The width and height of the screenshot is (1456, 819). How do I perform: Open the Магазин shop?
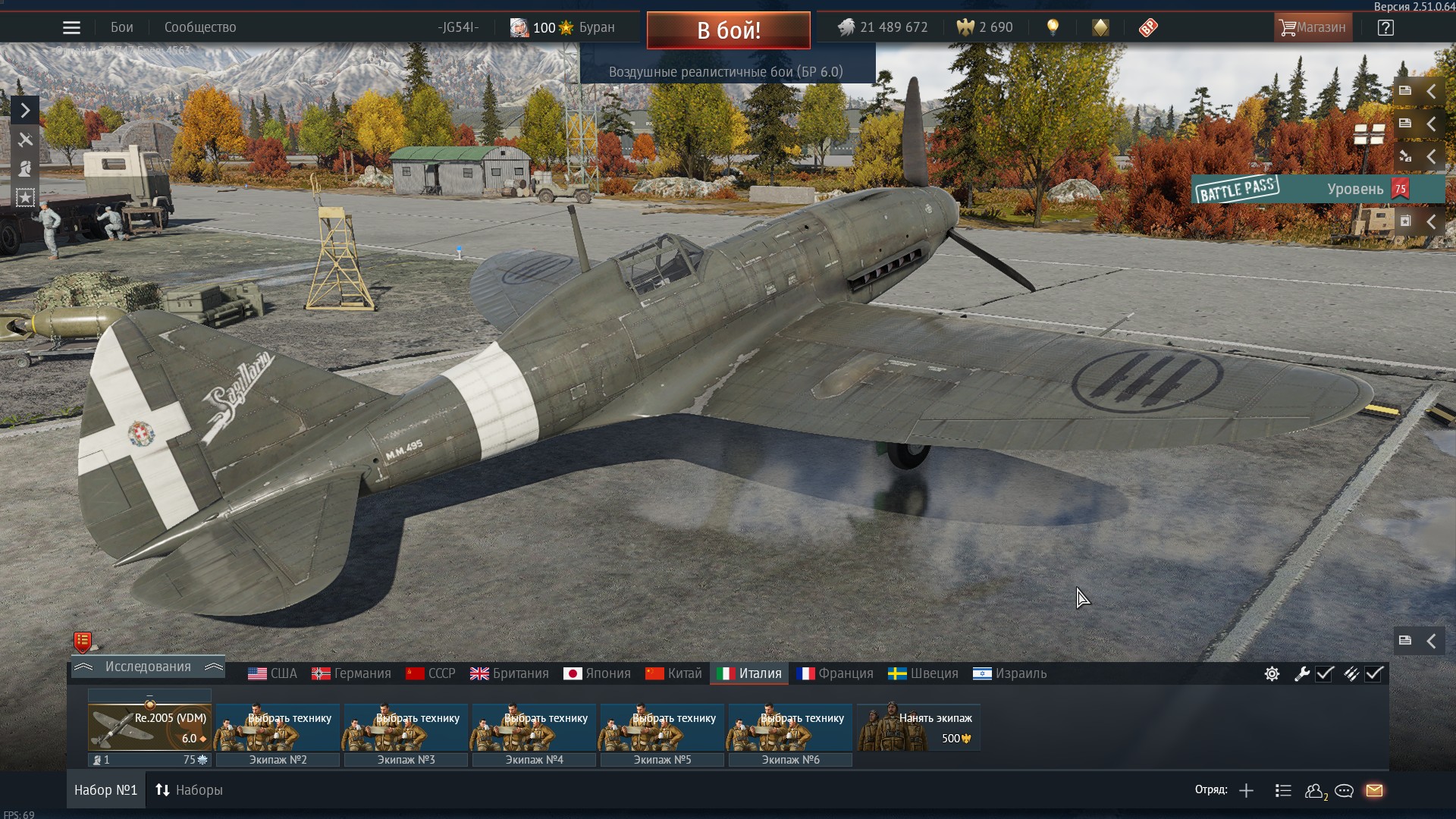click(1313, 28)
